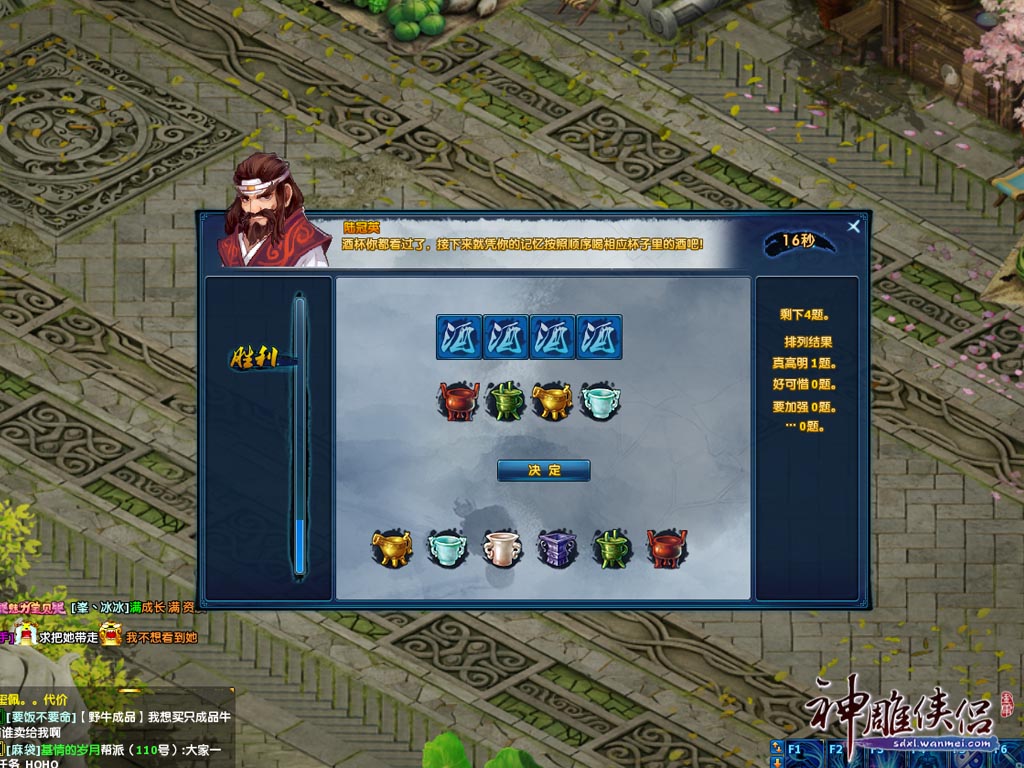Select the green cup in the four-cup answer row
Screen dimensions: 1024x768
[x=505, y=400]
